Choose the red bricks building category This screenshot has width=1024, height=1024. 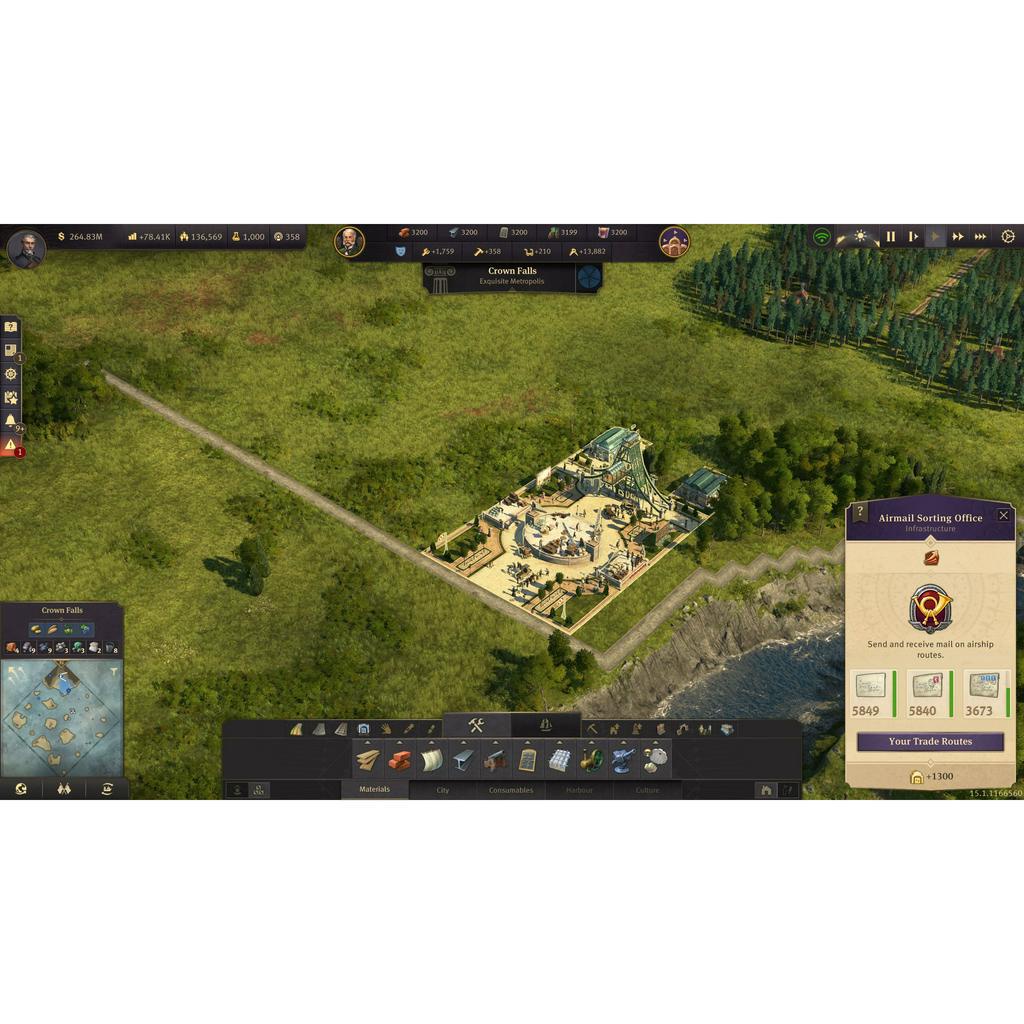click(399, 760)
